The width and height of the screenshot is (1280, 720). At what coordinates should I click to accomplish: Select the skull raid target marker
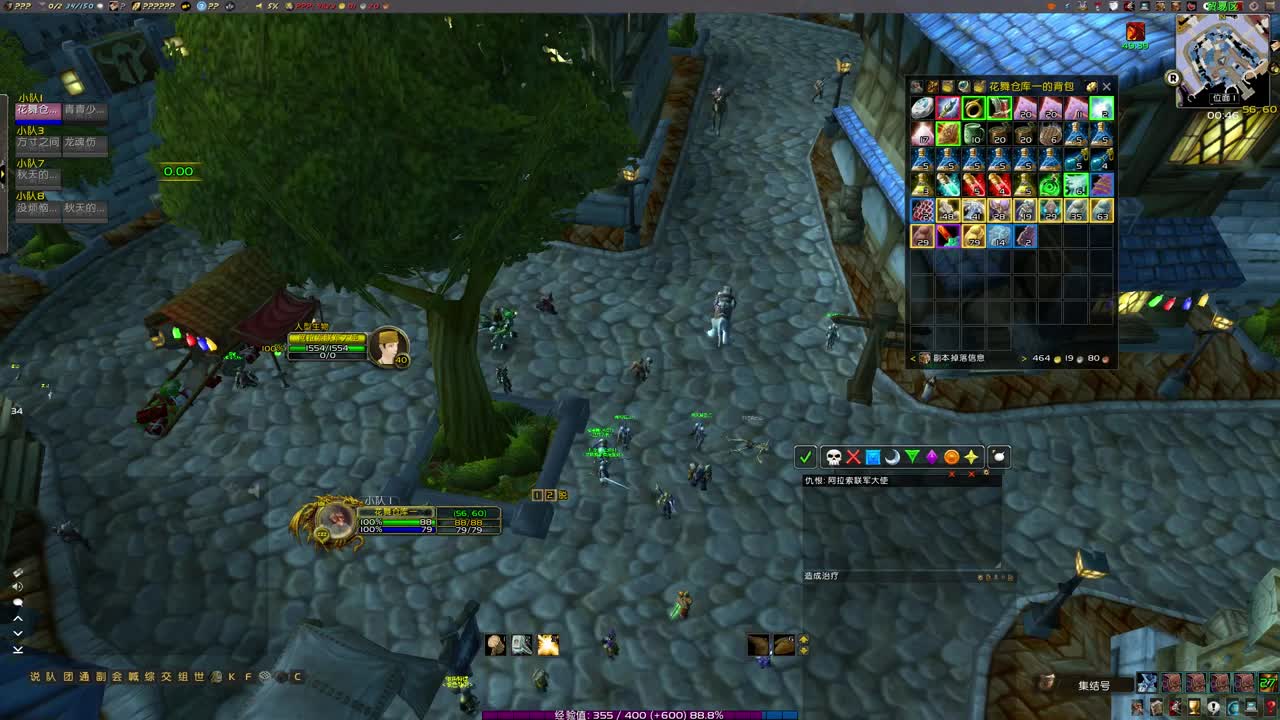(x=831, y=457)
